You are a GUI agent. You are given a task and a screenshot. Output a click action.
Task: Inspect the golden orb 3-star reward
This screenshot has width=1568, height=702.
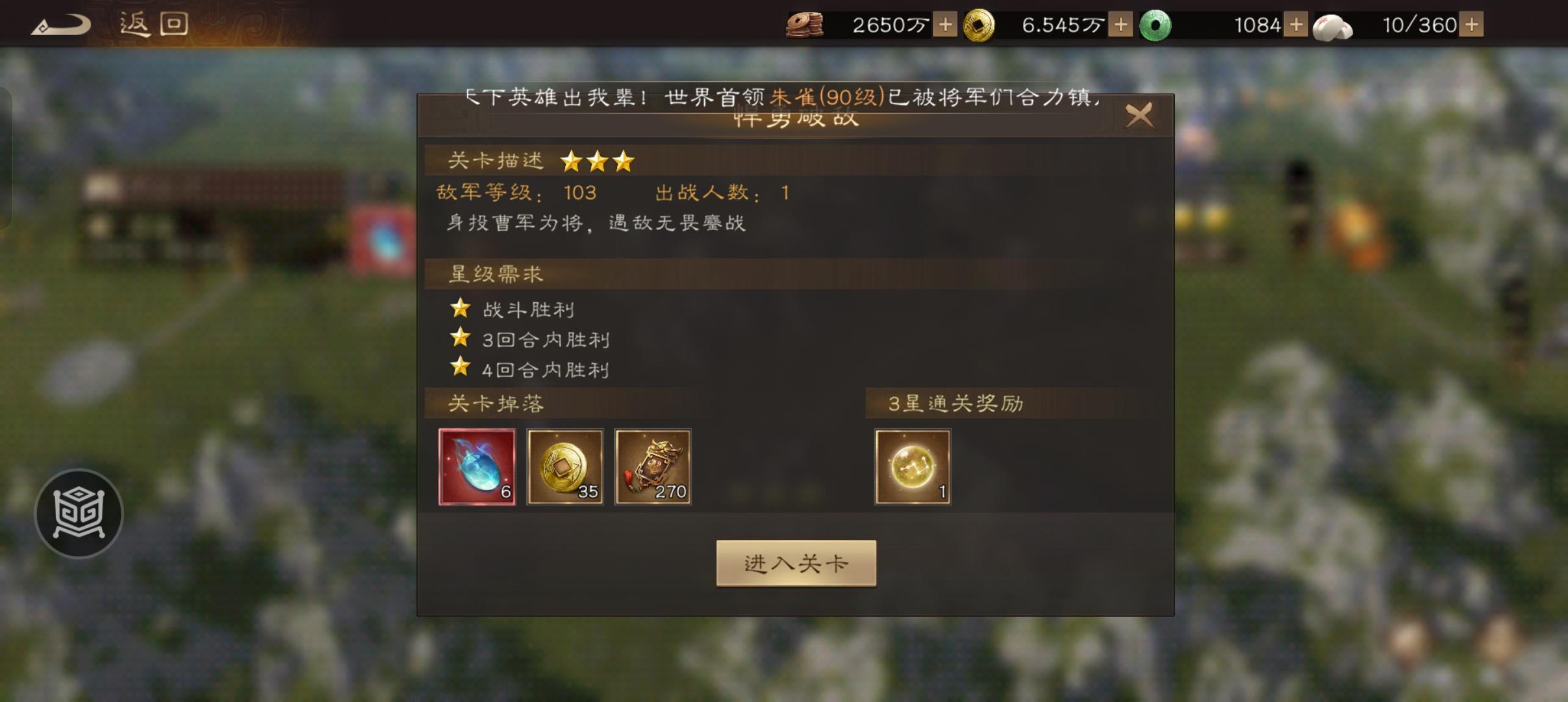click(x=912, y=467)
